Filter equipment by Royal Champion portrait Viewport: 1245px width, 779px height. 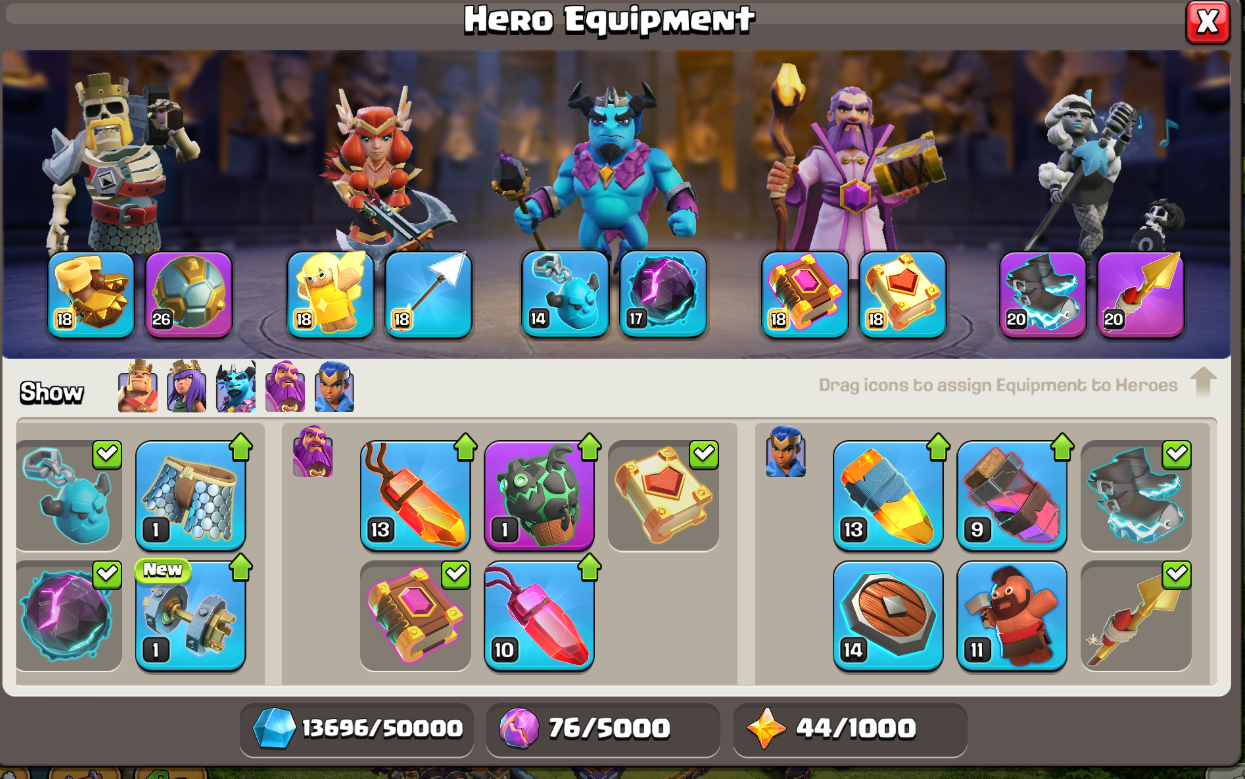pyautogui.click(x=334, y=387)
